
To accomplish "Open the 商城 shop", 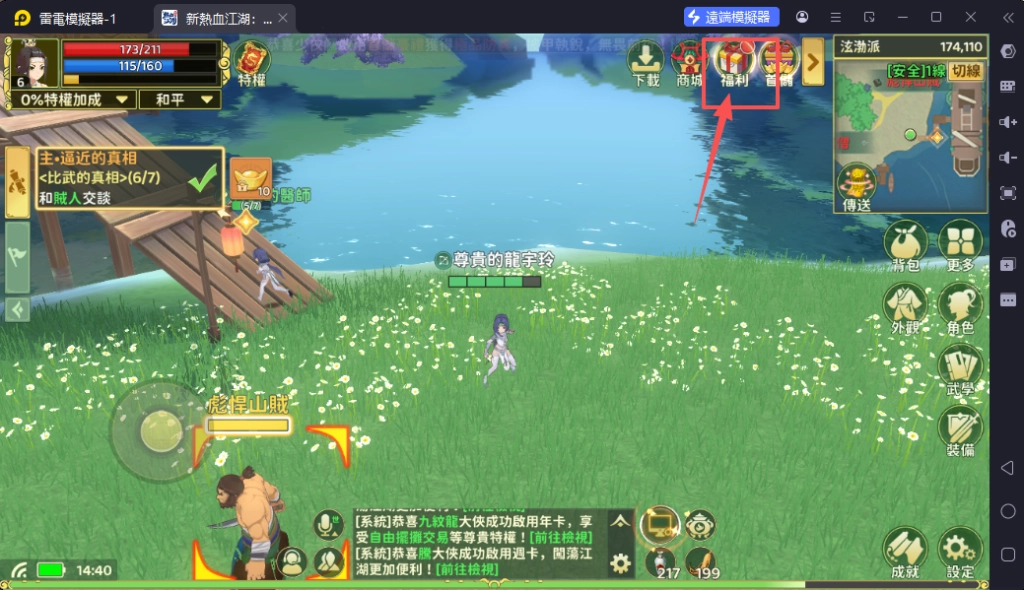I will coord(690,64).
